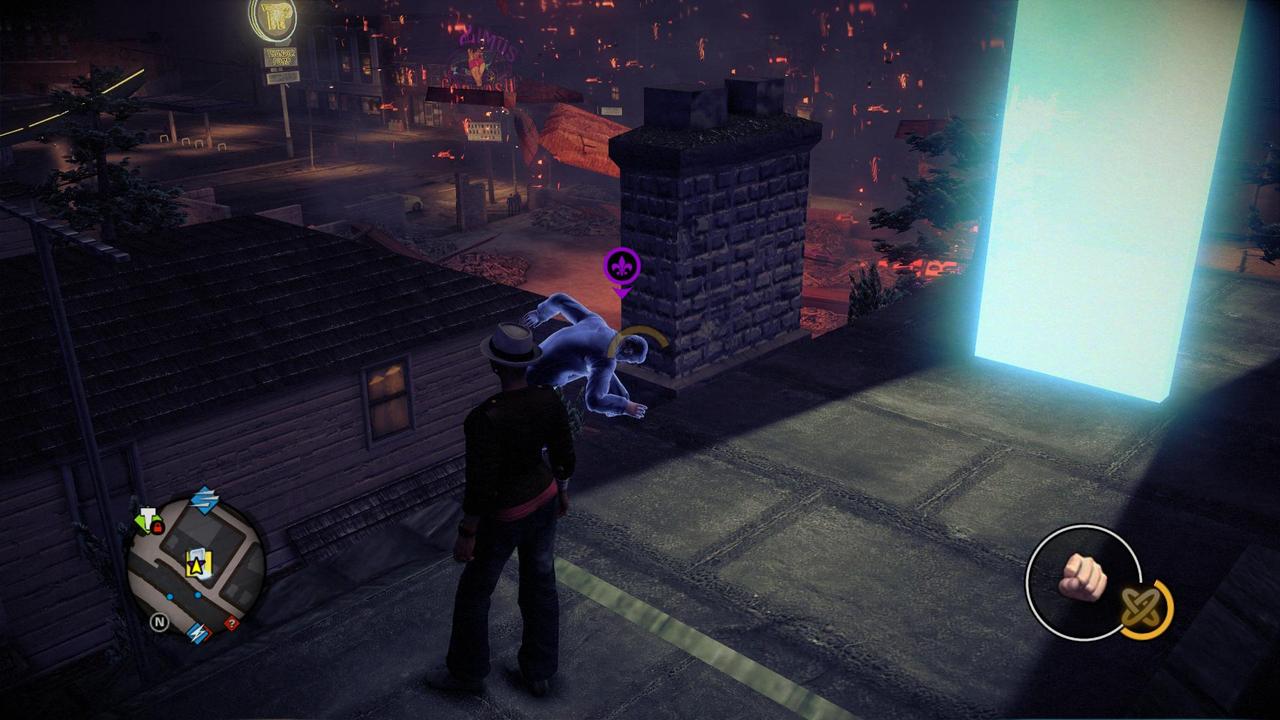
Task: Select the fist weapon icon
Action: (x=1080, y=578)
